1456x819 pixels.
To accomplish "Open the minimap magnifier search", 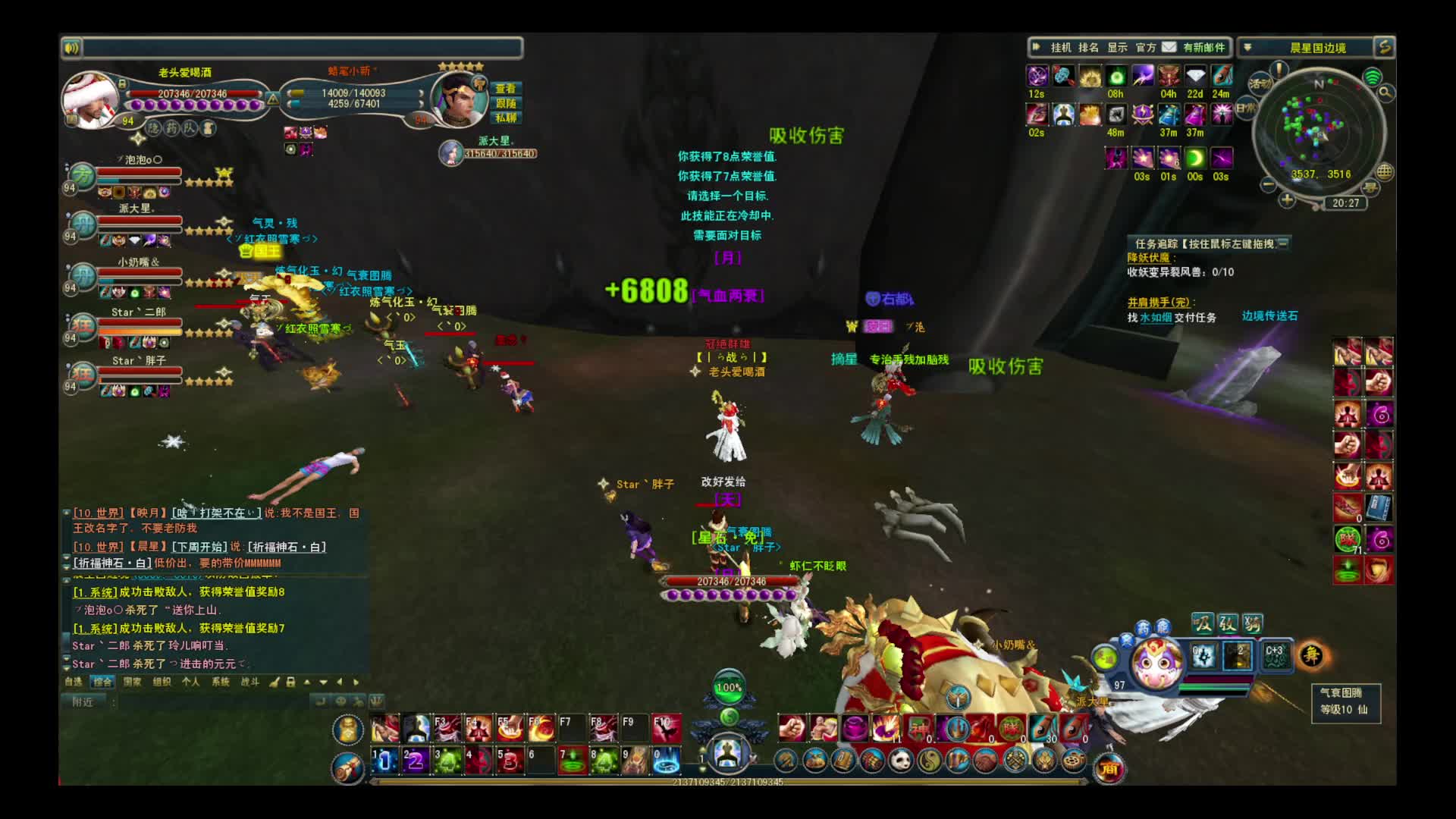I will point(1385,93).
